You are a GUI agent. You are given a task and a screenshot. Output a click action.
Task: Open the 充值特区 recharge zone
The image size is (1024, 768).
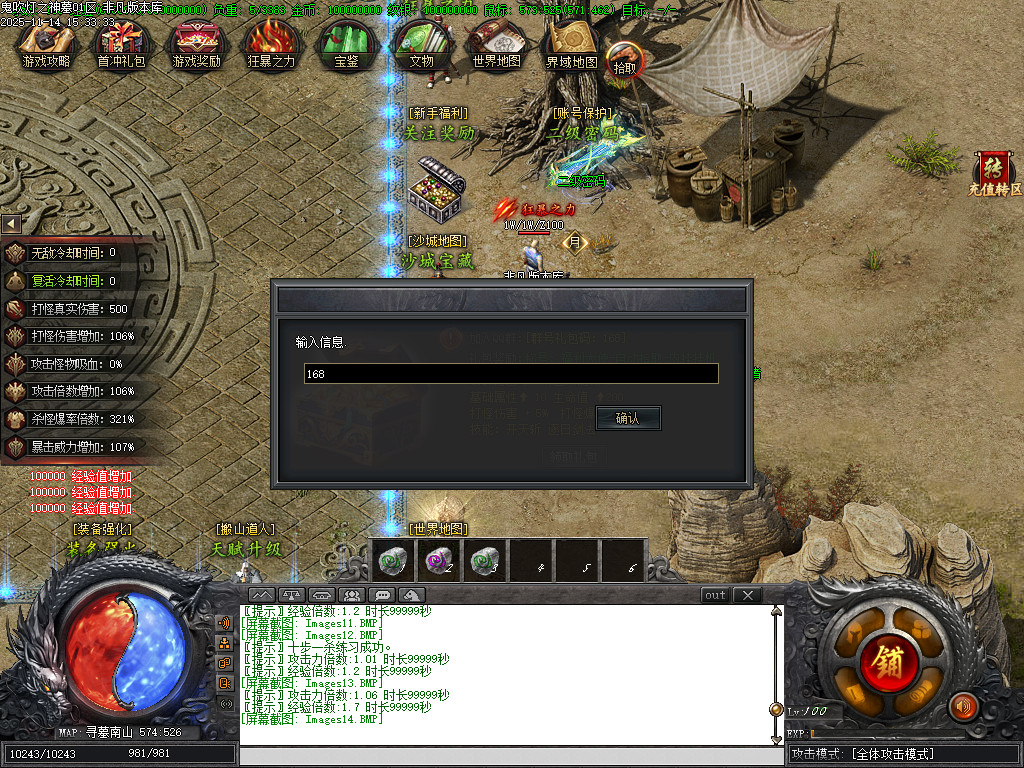tap(995, 174)
